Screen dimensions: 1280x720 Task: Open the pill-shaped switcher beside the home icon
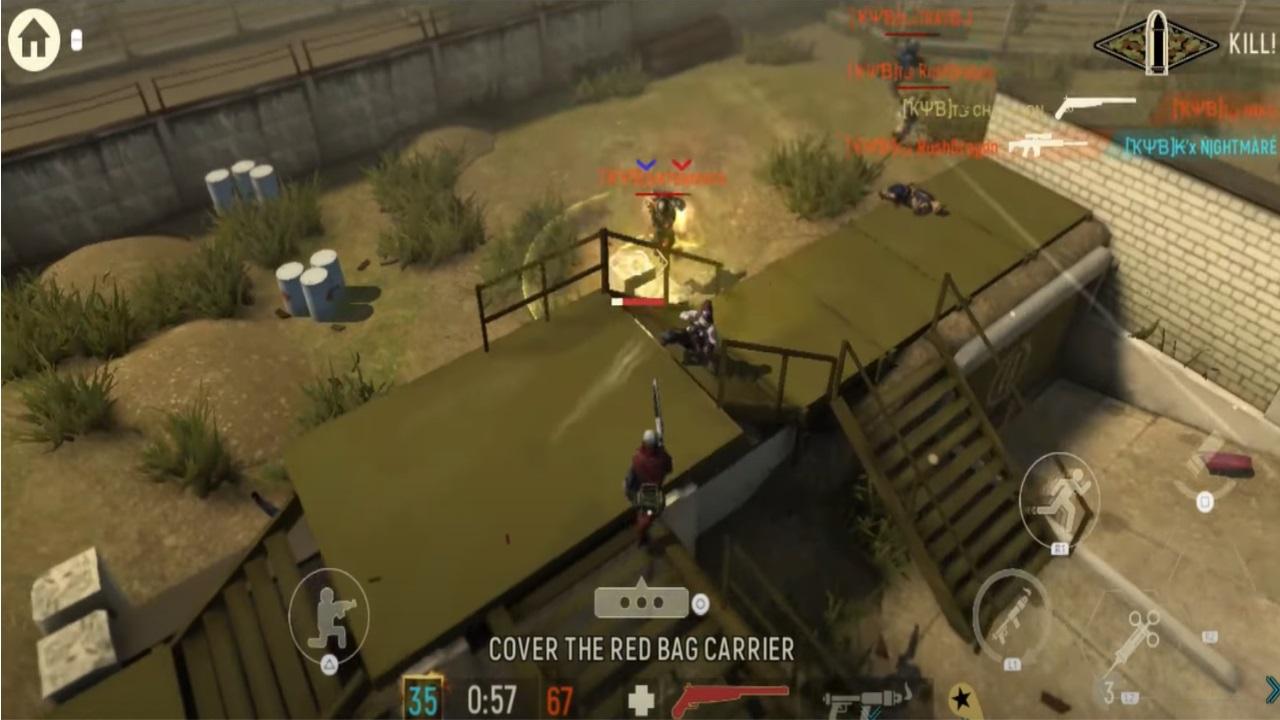pyautogui.click(x=78, y=40)
